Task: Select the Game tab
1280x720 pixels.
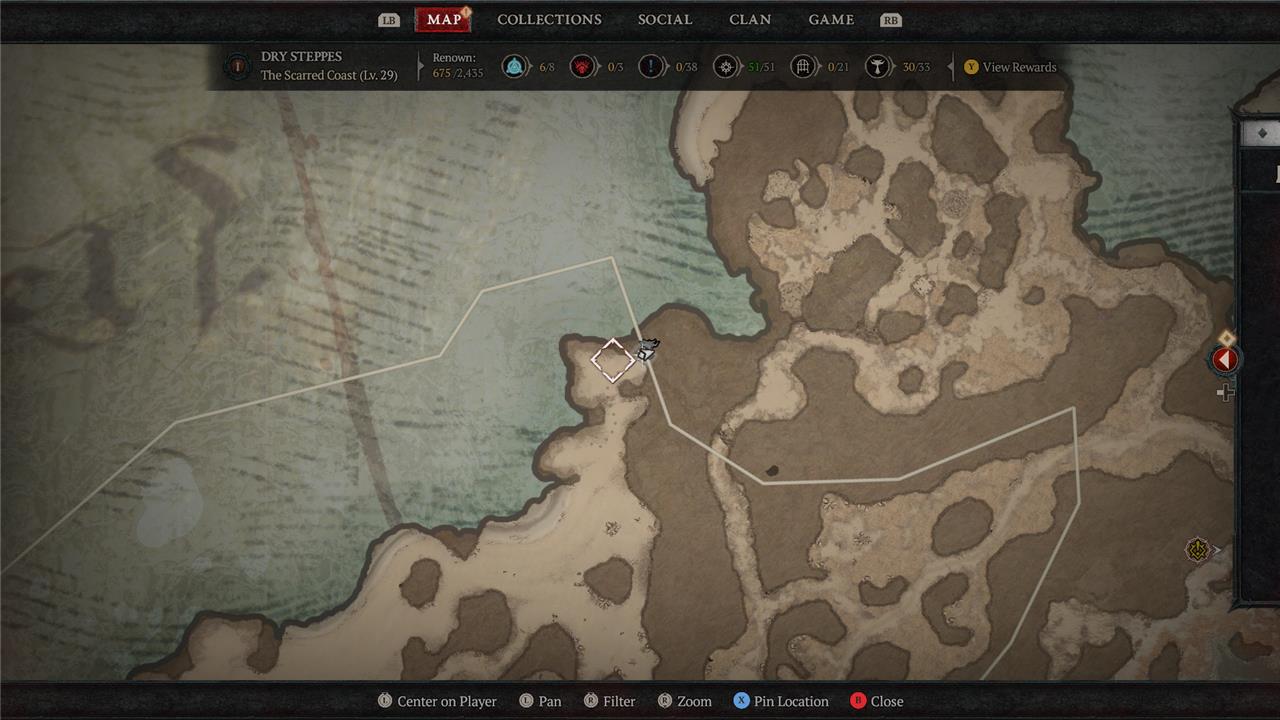Action: [831, 20]
